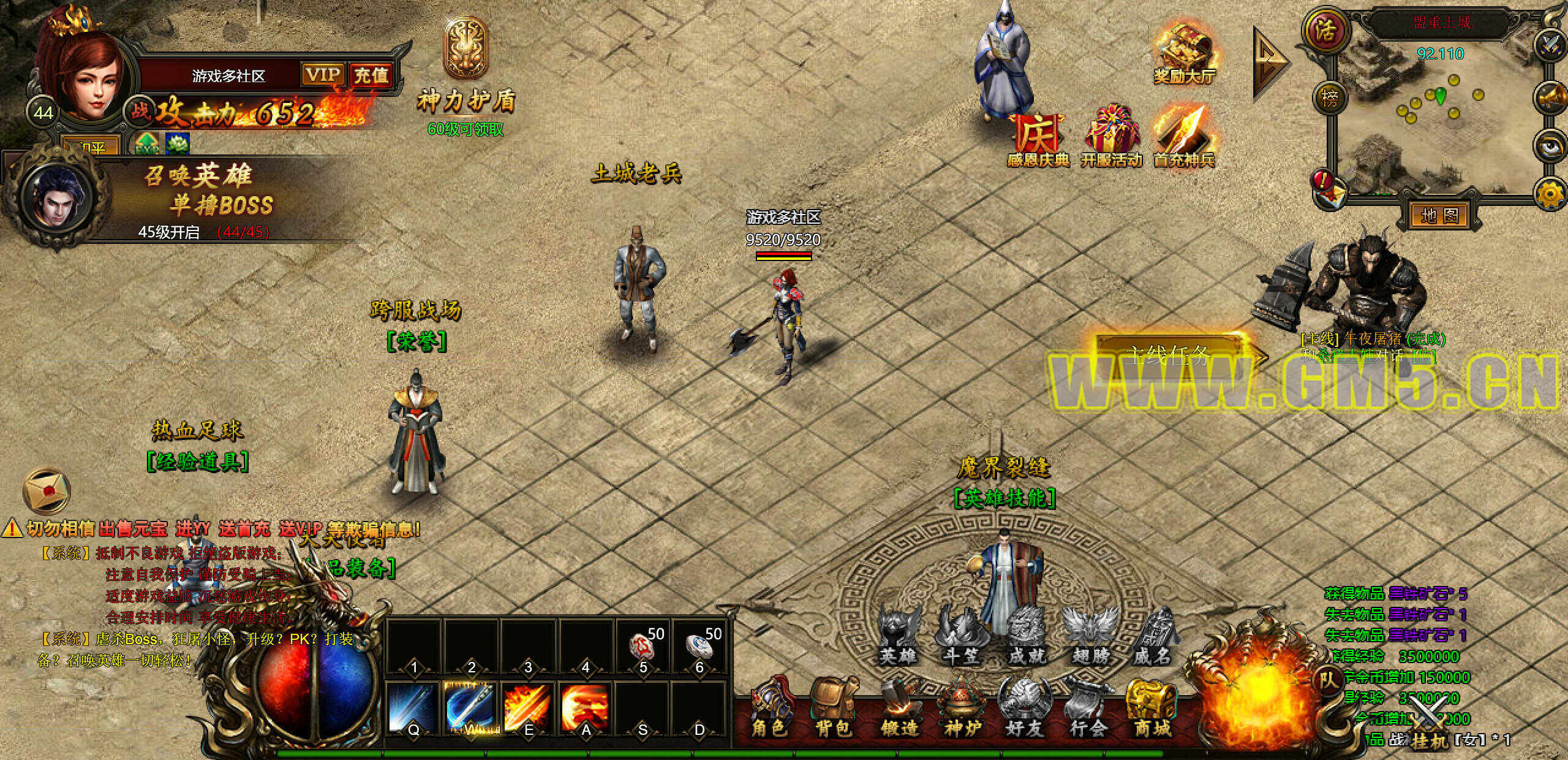The image size is (1568, 760).
Task: Open the VIP panel
Action: (322, 75)
